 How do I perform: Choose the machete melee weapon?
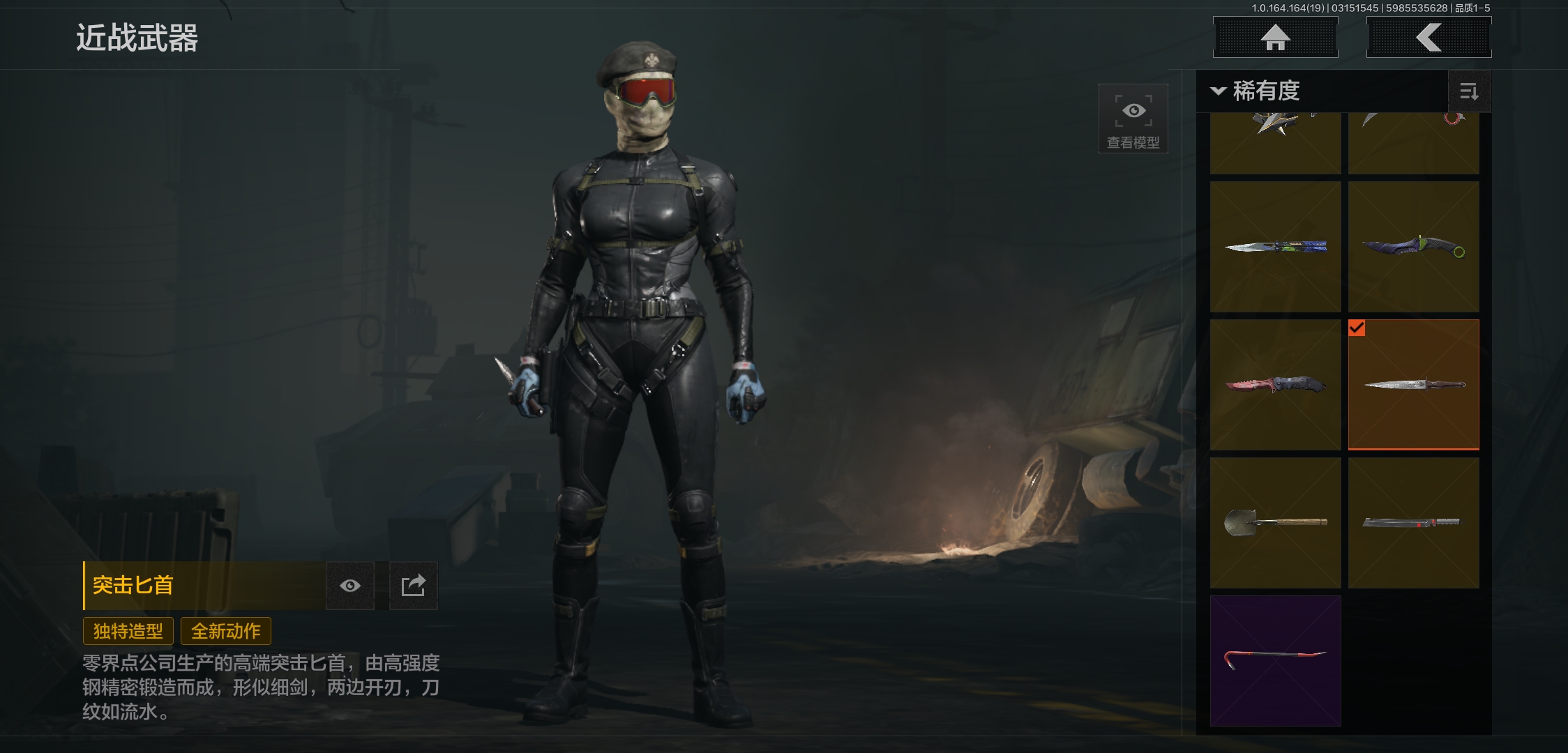click(x=1413, y=523)
